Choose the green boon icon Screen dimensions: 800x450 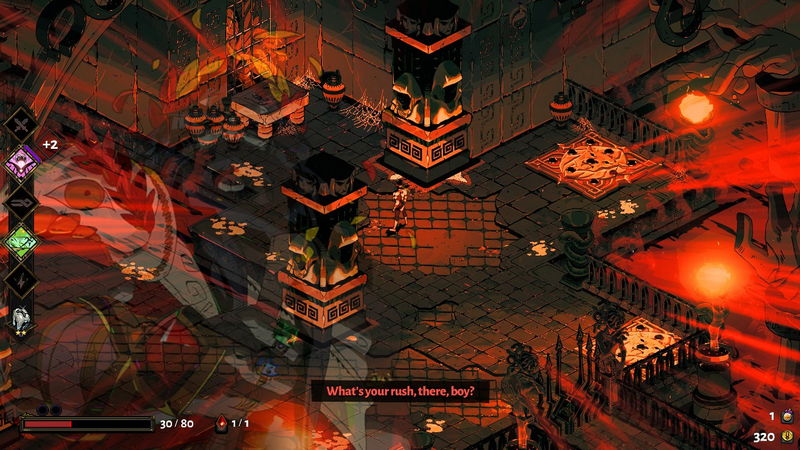[x=21, y=239]
